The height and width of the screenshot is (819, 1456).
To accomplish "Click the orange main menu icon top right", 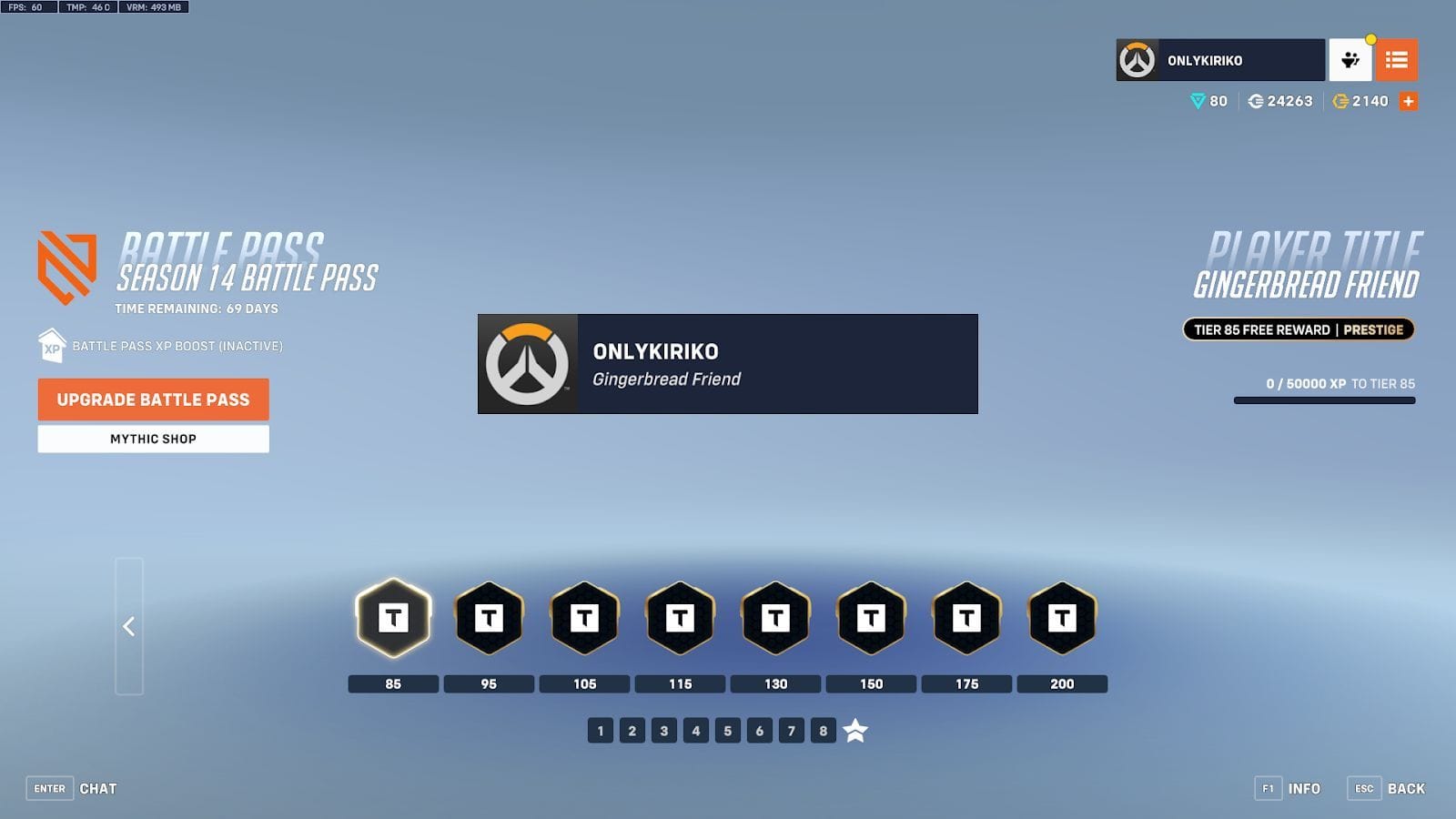I will (1398, 60).
